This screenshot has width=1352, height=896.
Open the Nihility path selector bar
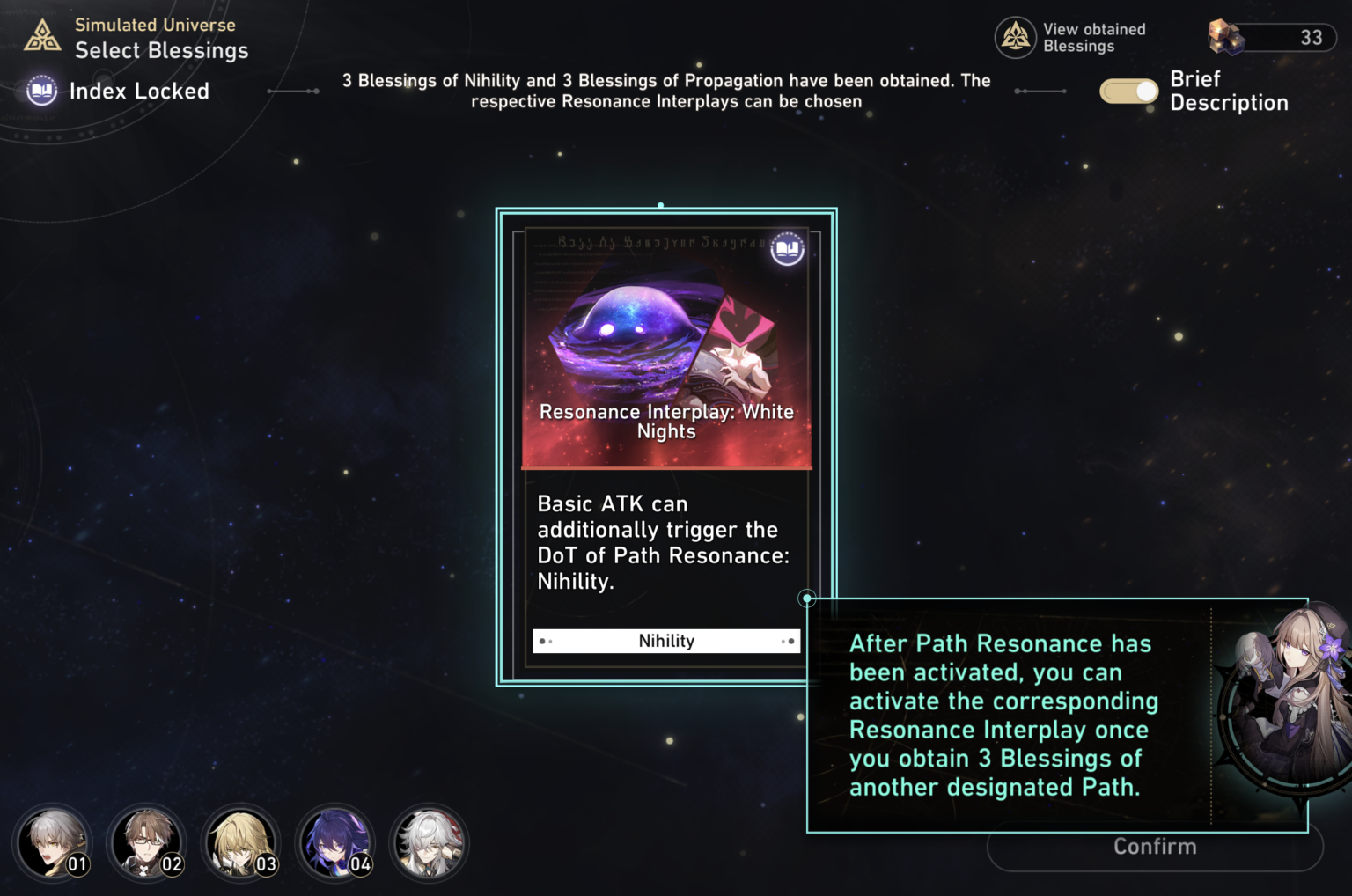click(x=666, y=641)
